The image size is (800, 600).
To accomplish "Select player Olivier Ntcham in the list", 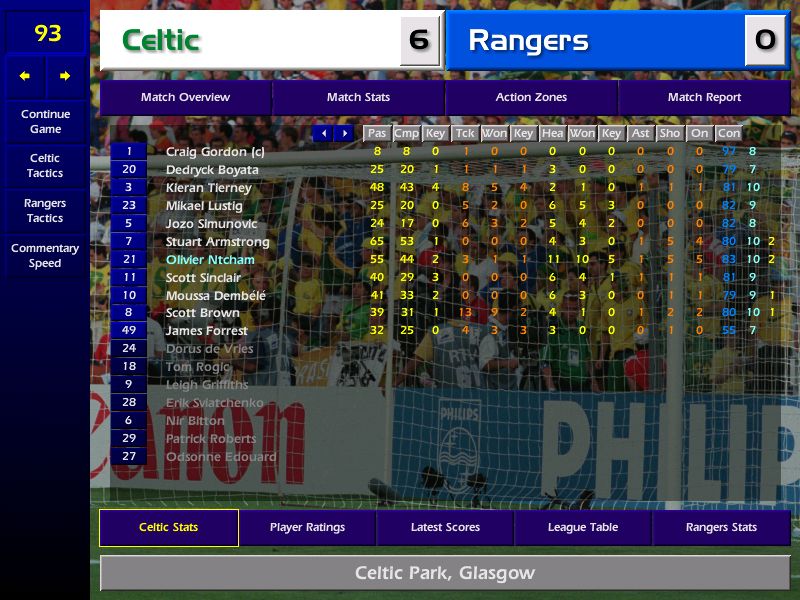I will point(211,260).
